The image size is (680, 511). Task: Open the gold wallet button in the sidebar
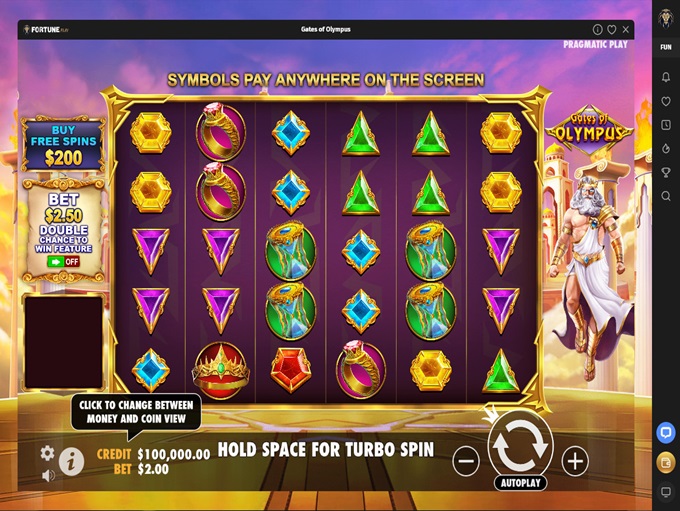tap(666, 462)
